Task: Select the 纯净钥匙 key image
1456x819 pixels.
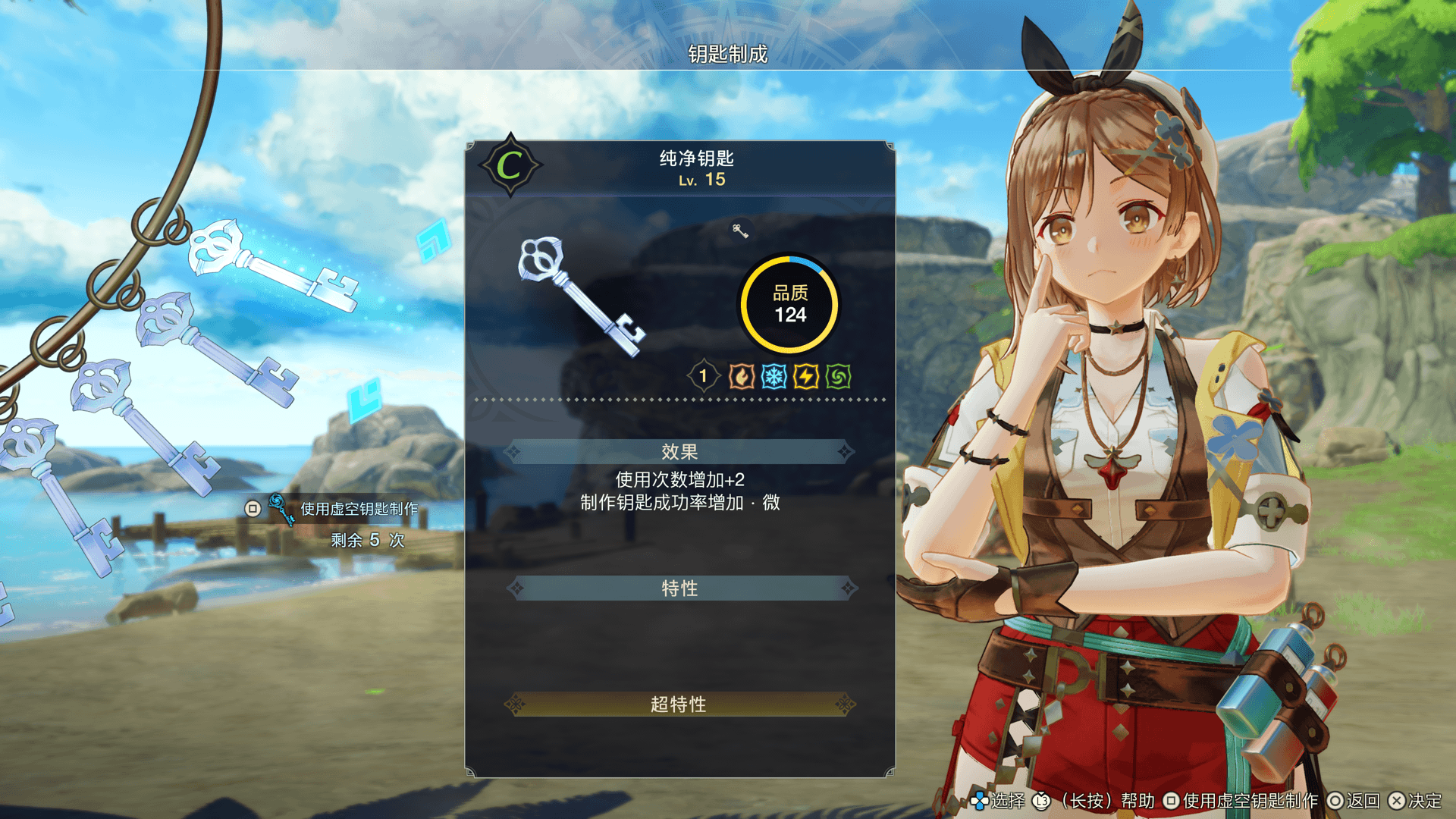Action: tap(581, 297)
